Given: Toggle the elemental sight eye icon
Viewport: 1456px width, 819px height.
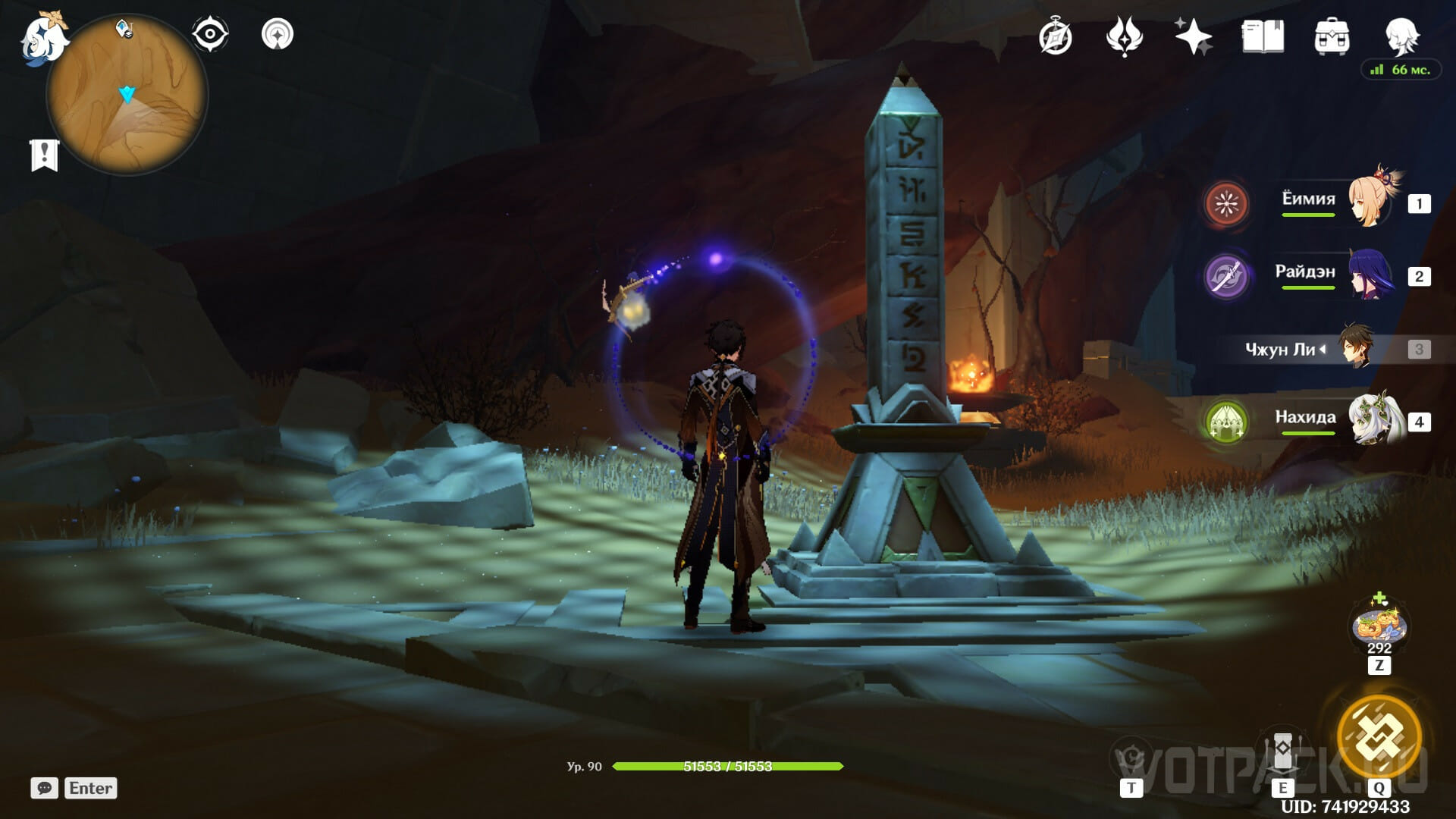Looking at the screenshot, I should pos(209,35).
